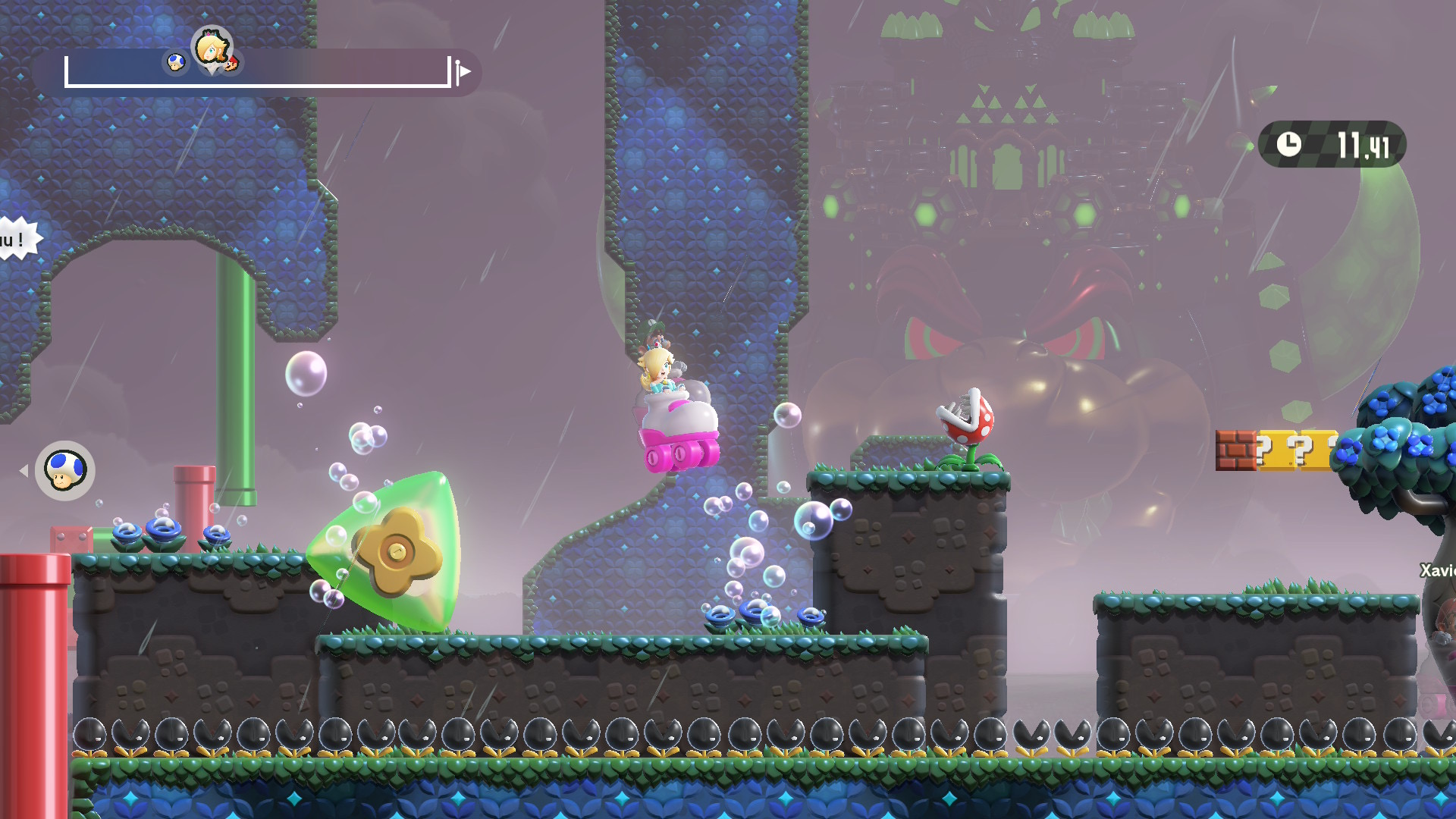The height and width of the screenshot is (819, 1456).
Task: Select the Blue Toad avatar bubble on the left
Action: pos(64,471)
